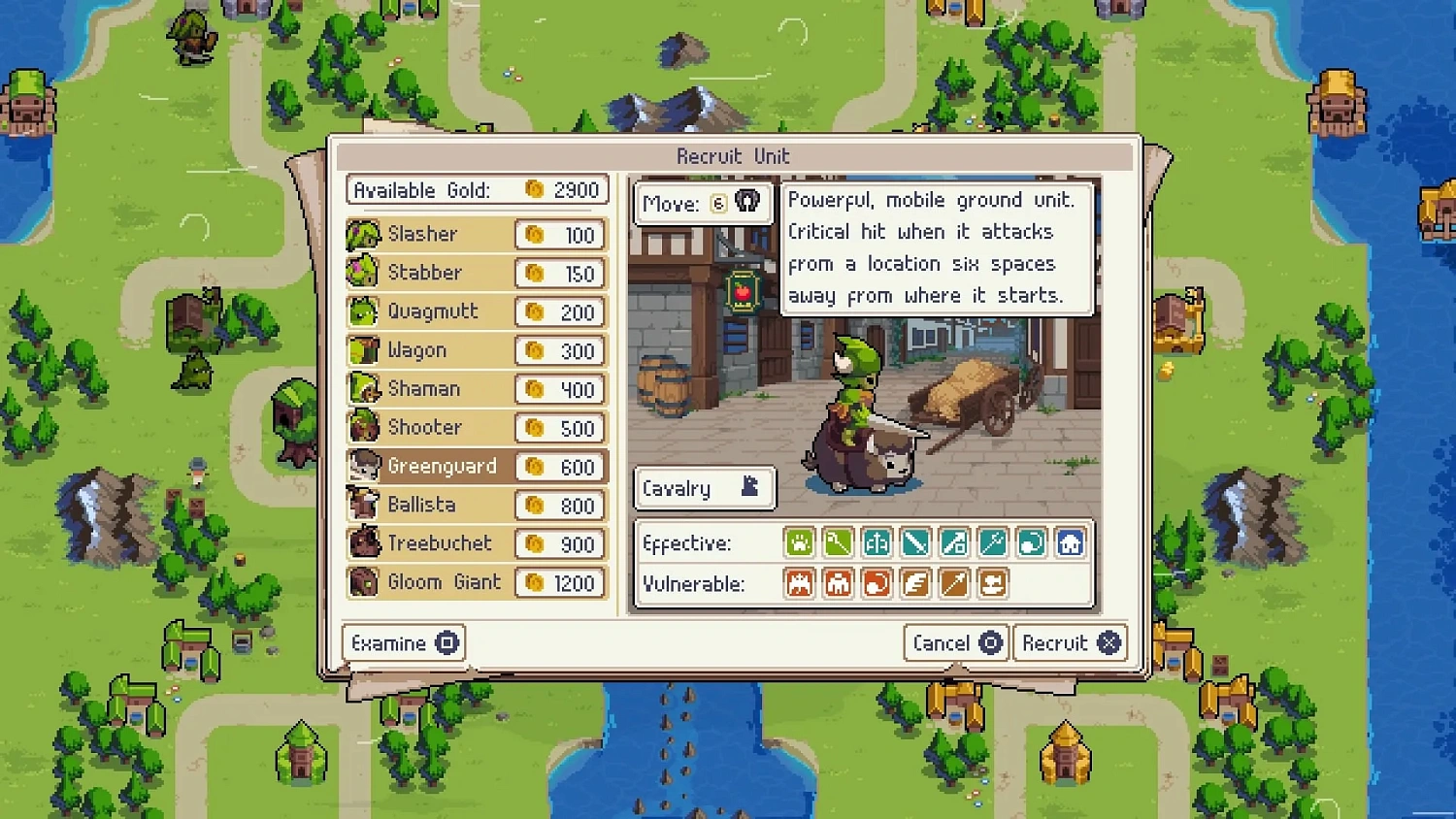Select the Slasher unit portrait icon

click(361, 234)
